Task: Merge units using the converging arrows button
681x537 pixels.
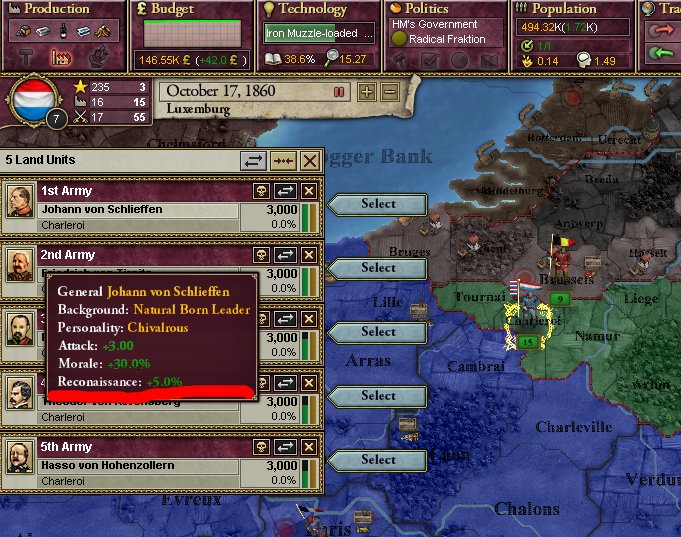Action: coord(283,160)
